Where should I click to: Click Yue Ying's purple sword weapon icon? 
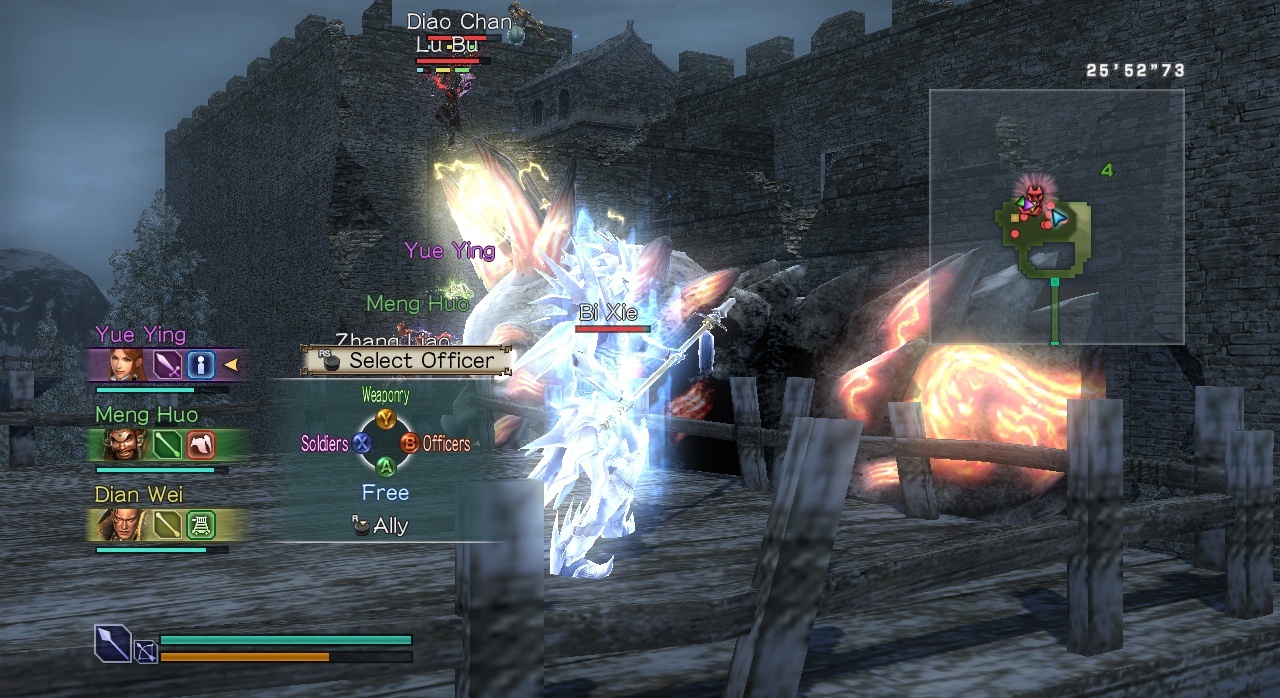click(167, 365)
